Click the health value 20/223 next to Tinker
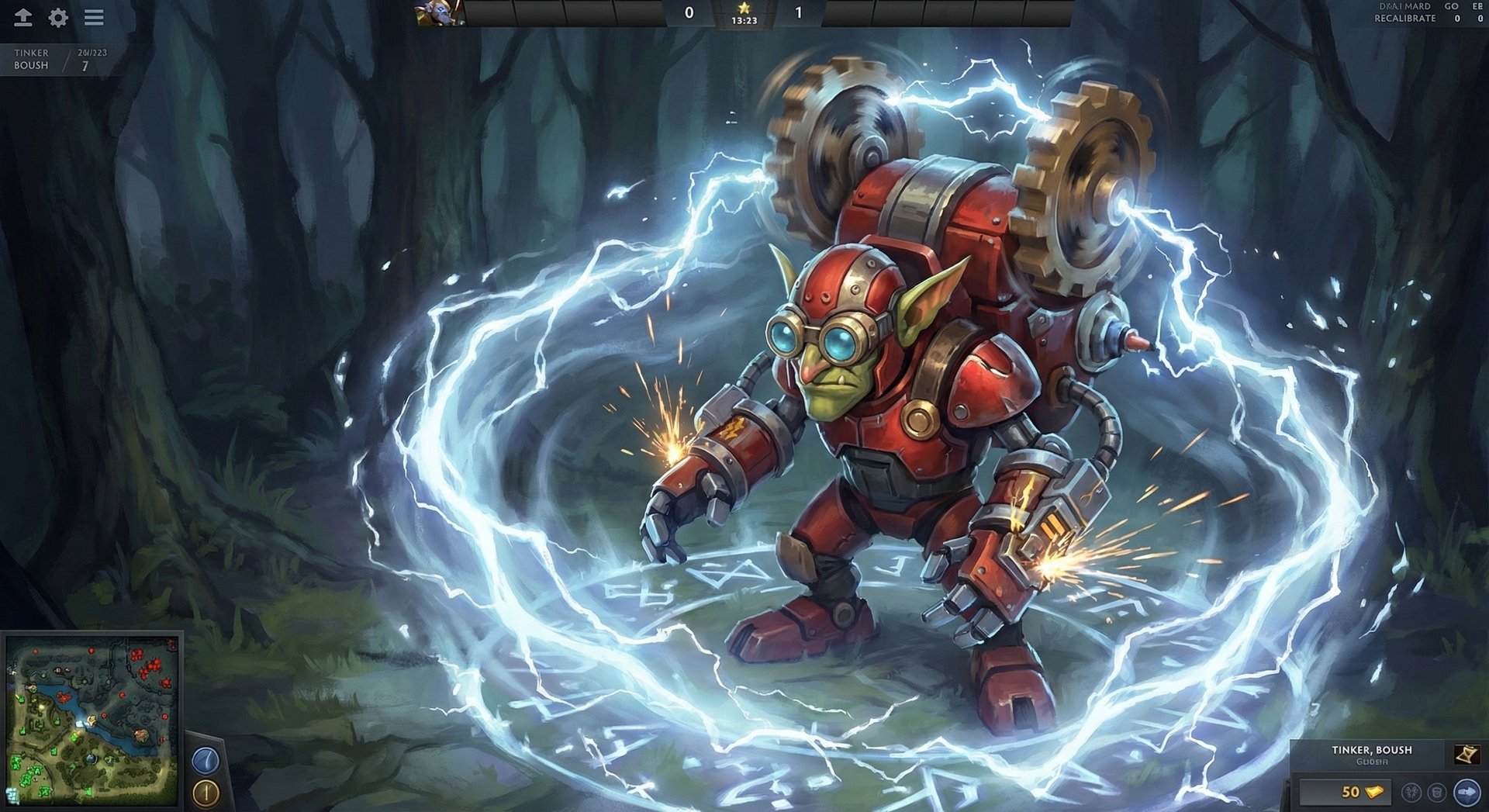The height and width of the screenshot is (812, 1489). point(91,52)
